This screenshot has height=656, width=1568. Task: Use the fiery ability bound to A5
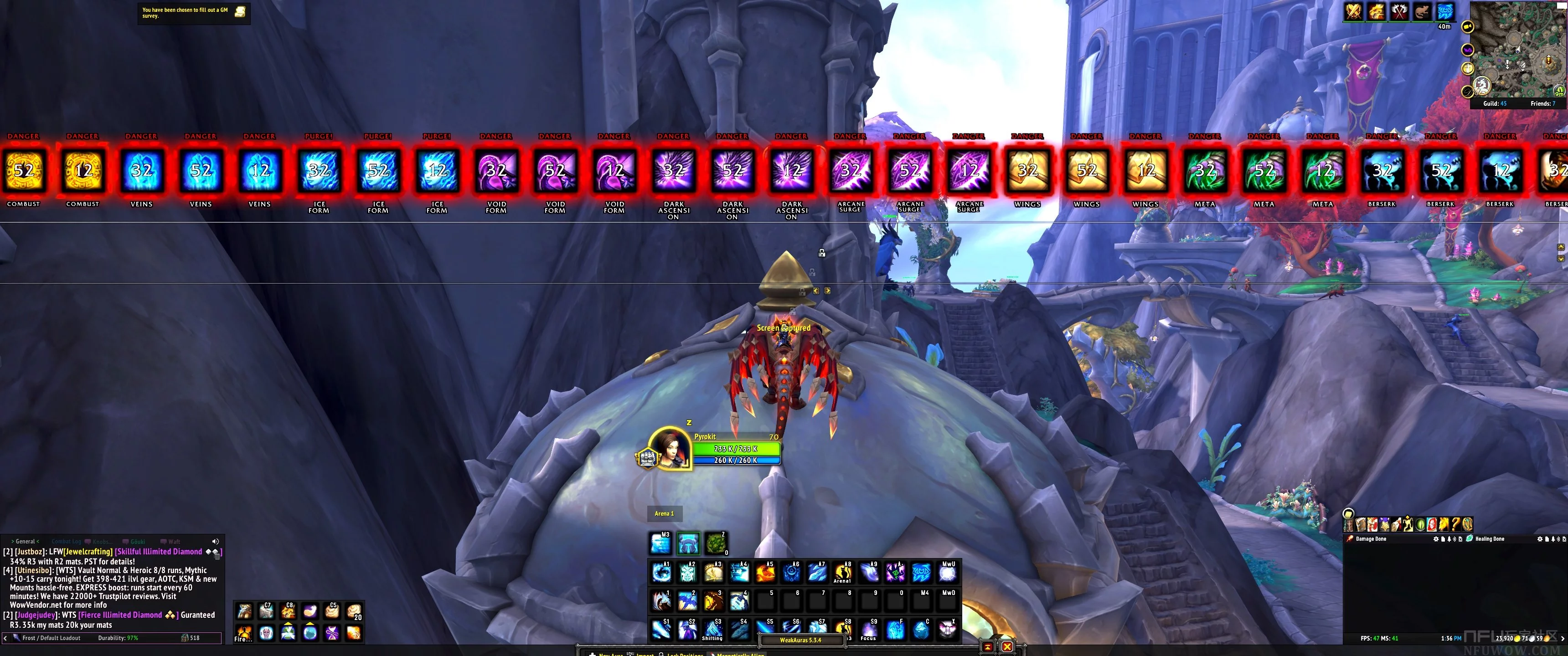point(765,572)
